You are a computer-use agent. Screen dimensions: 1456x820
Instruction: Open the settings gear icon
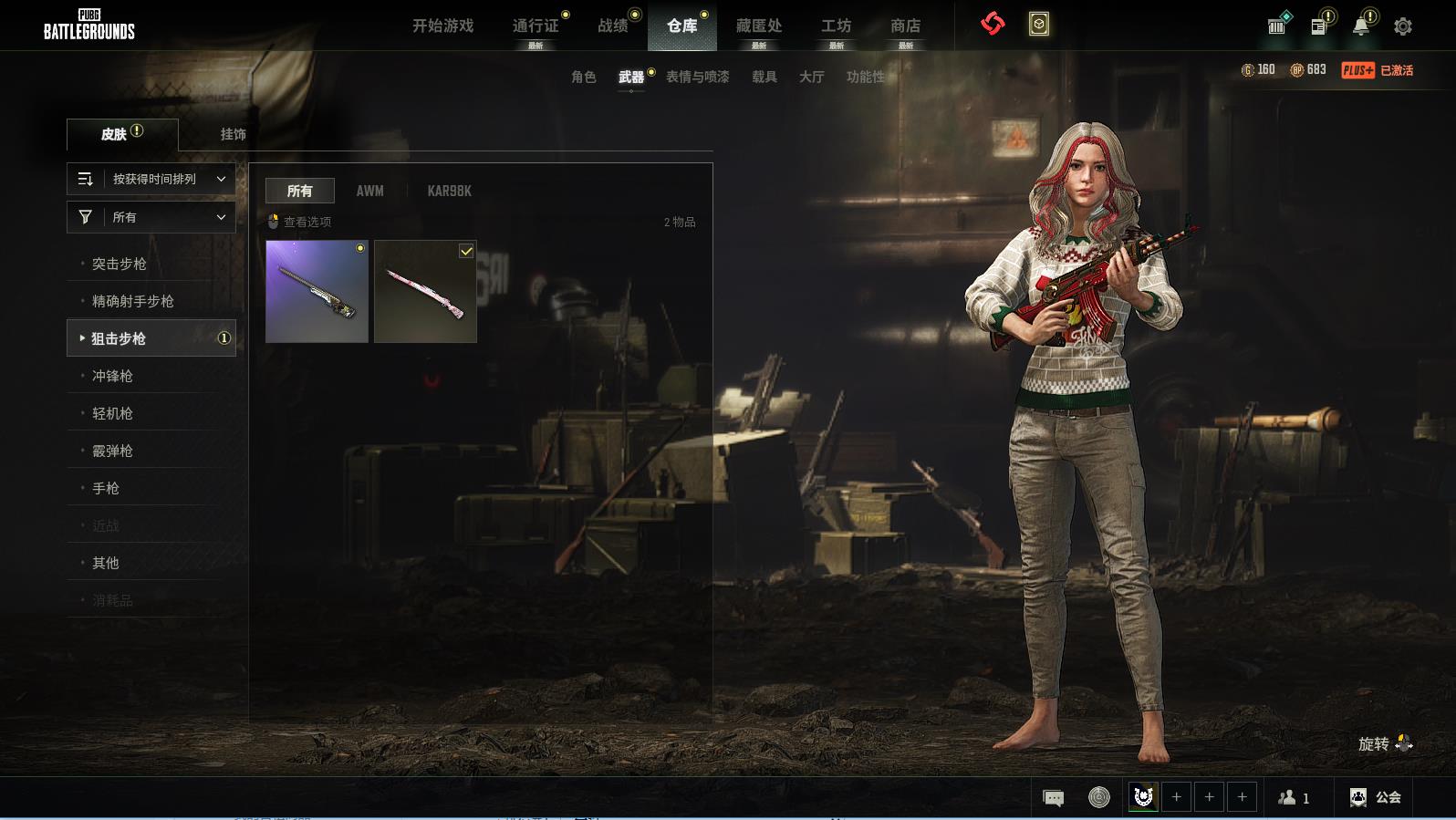pyautogui.click(x=1403, y=26)
